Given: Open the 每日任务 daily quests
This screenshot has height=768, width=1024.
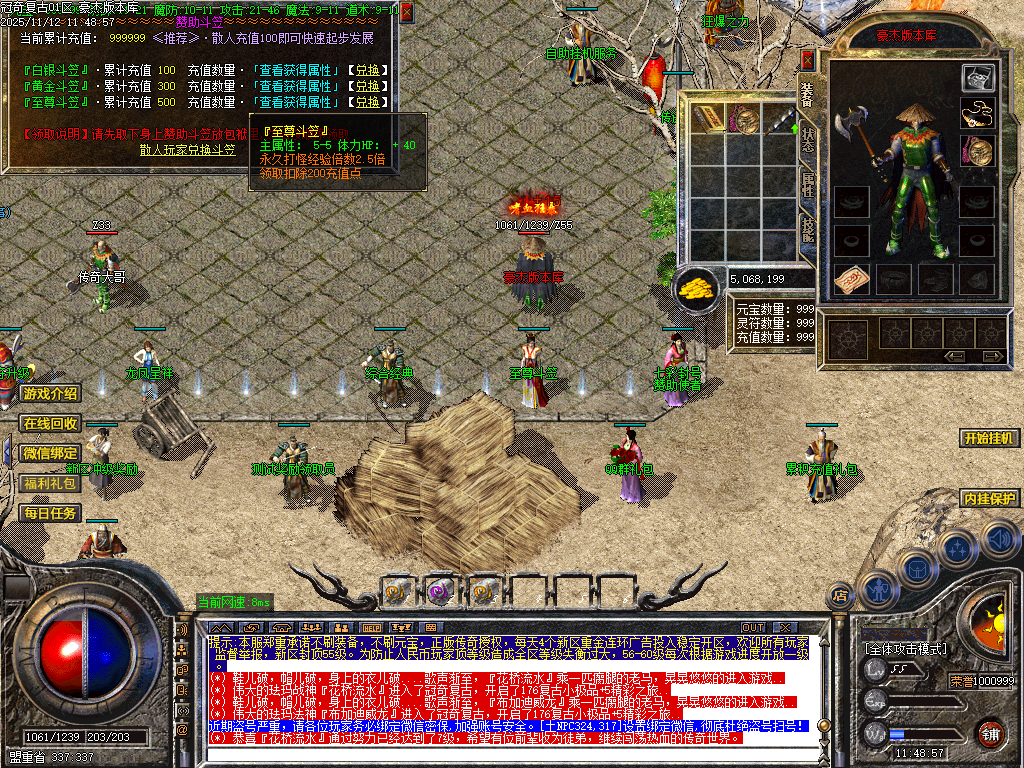Looking at the screenshot, I should (50, 513).
